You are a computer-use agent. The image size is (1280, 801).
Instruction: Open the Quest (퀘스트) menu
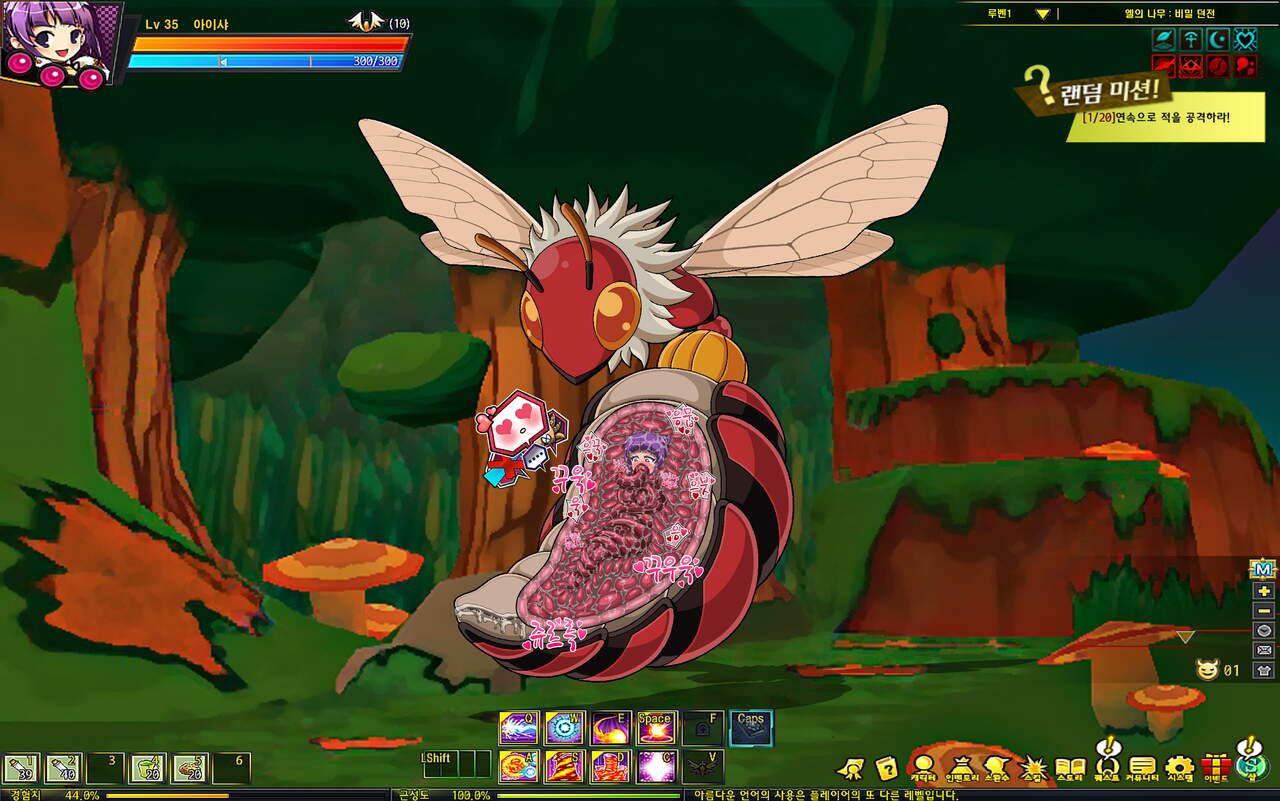click(x=1106, y=766)
